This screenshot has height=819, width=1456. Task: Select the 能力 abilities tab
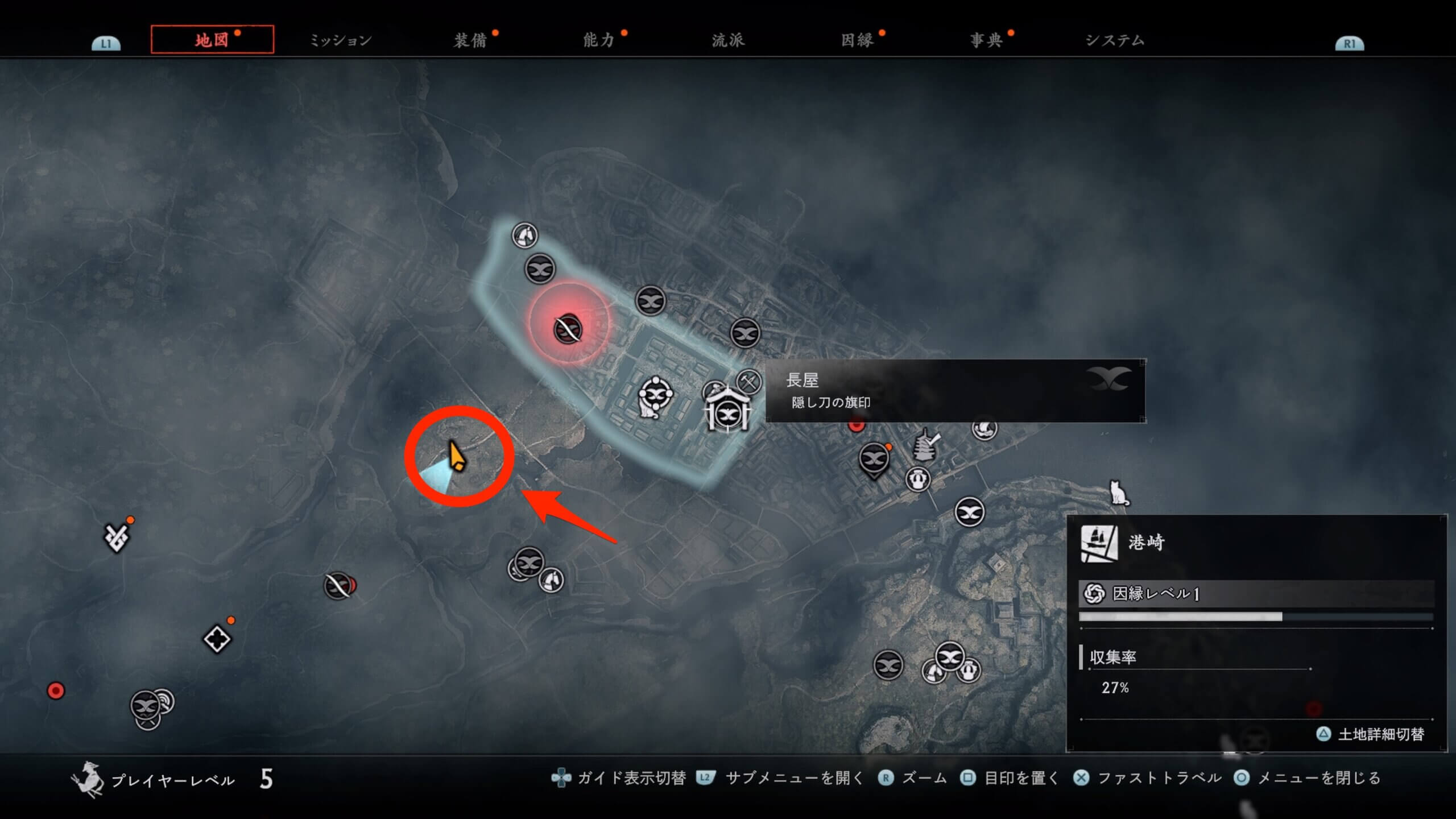tap(599, 40)
